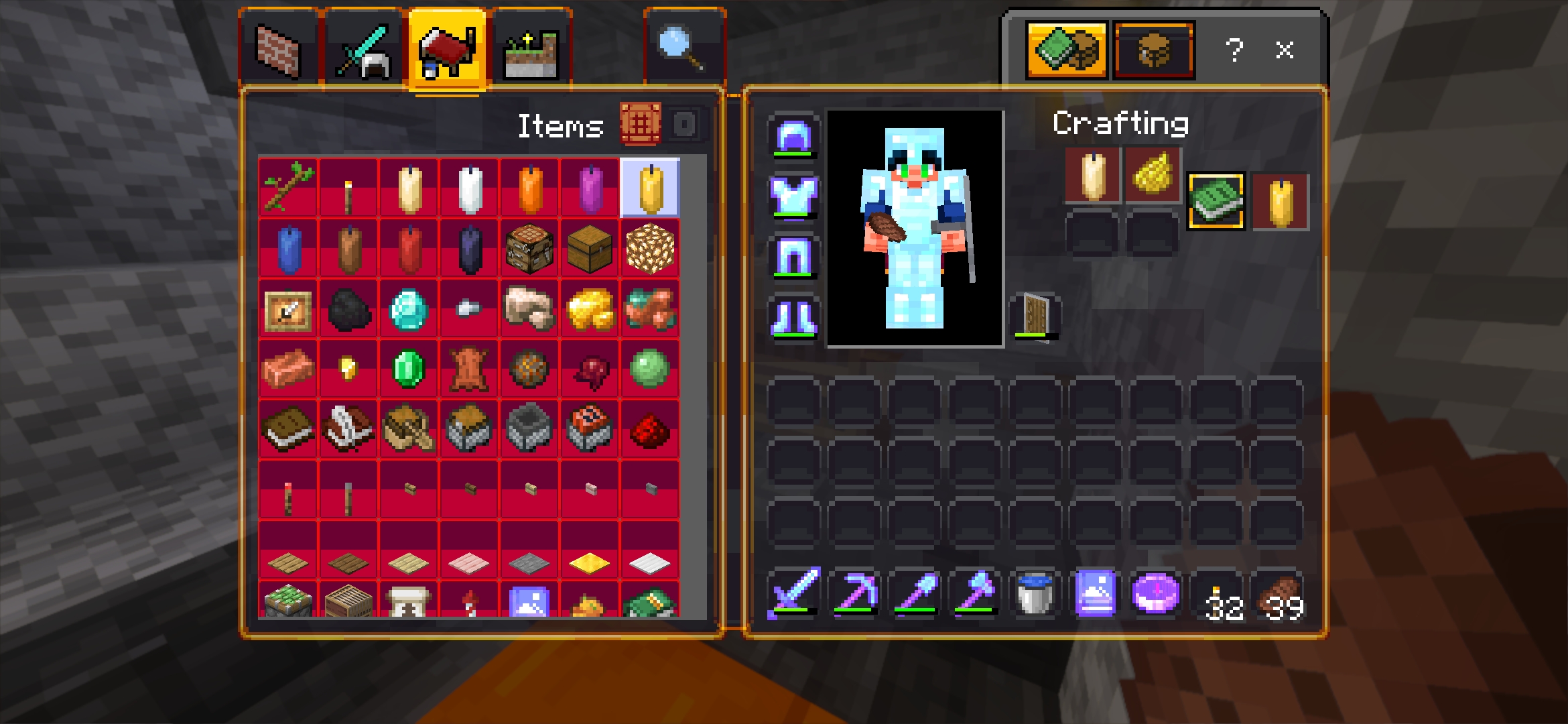Select the Nature grass block tab
Image resolution: width=1568 pixels, height=724 pixels.
(531, 50)
